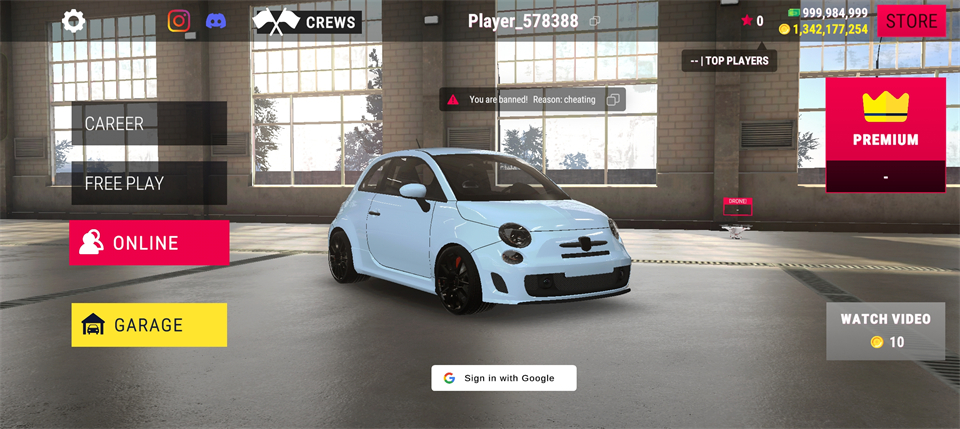The width and height of the screenshot is (960, 429).
Task: Go to the Garage
Action: coord(149,325)
